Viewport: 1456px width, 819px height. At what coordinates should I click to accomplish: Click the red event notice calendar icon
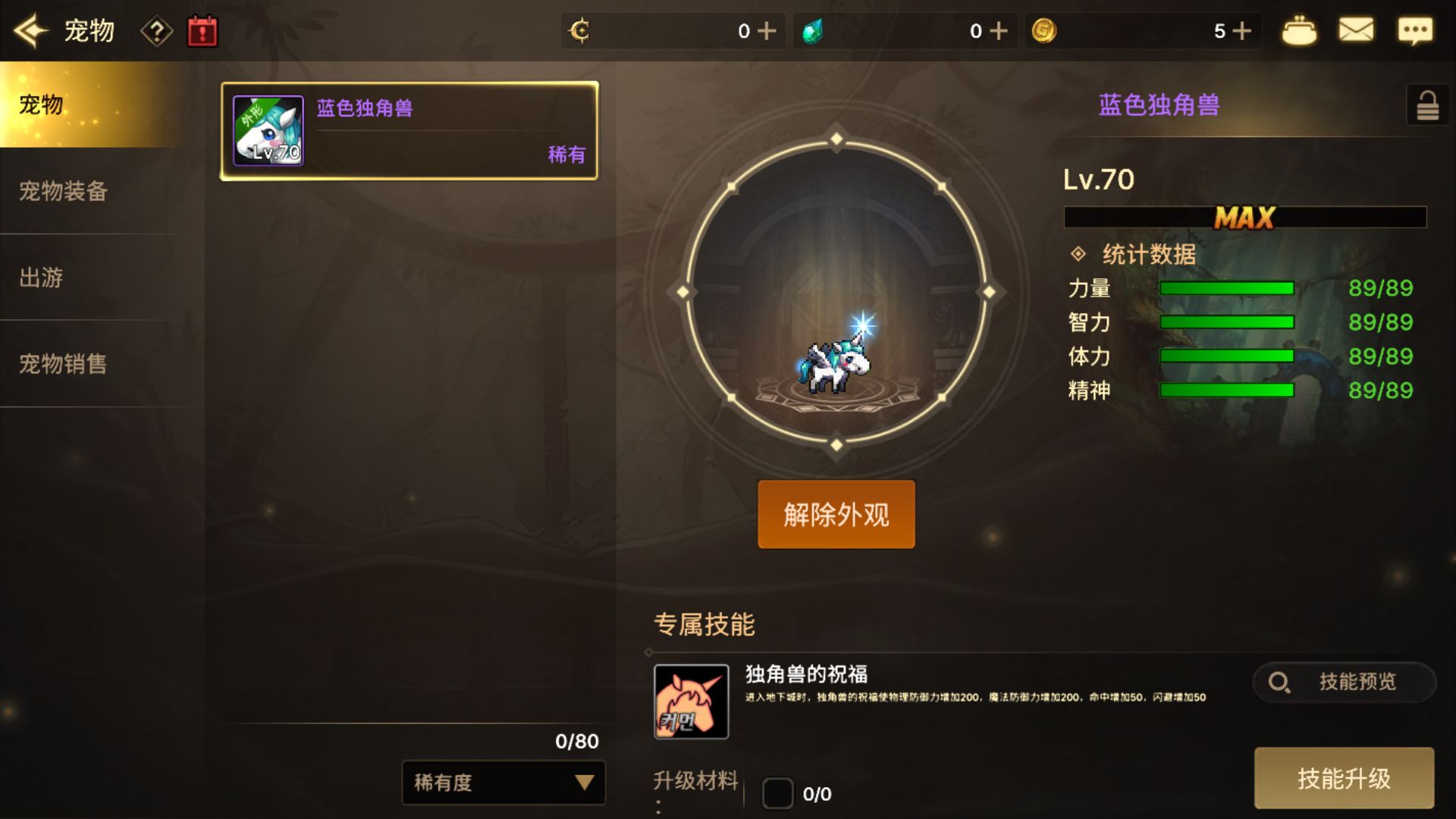click(x=202, y=30)
